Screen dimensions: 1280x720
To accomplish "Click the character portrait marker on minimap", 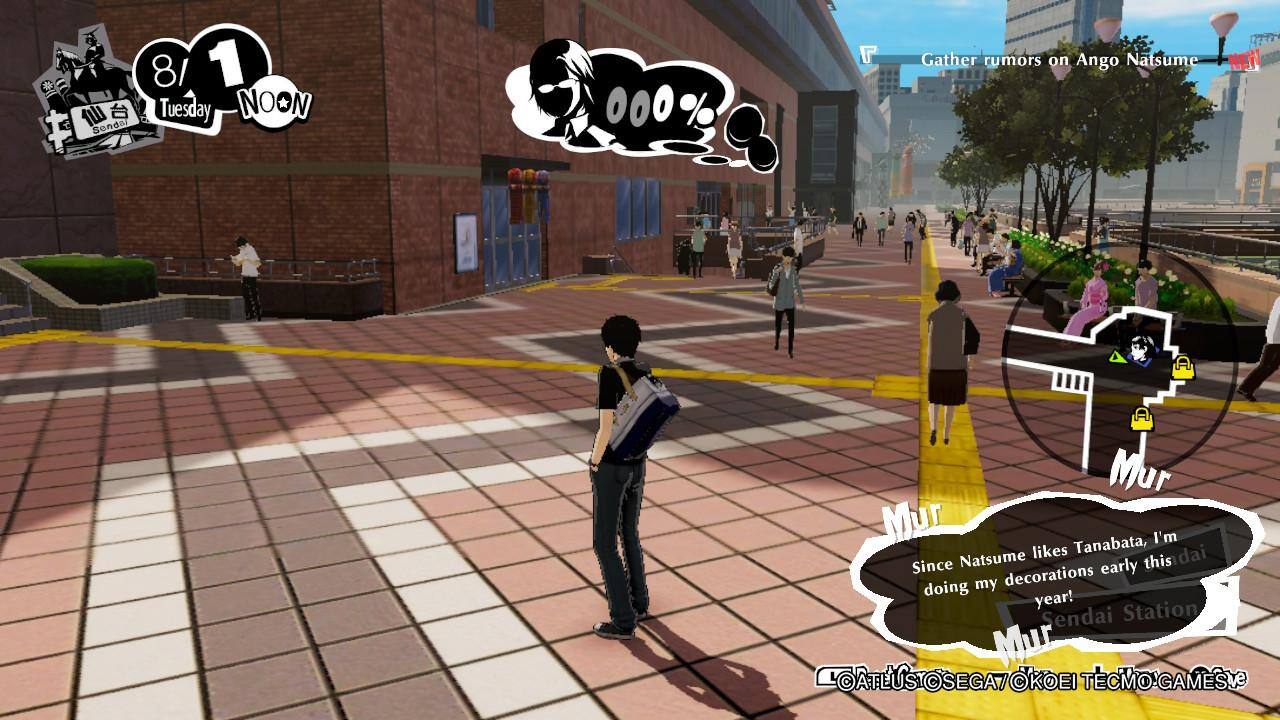I will point(1142,350).
